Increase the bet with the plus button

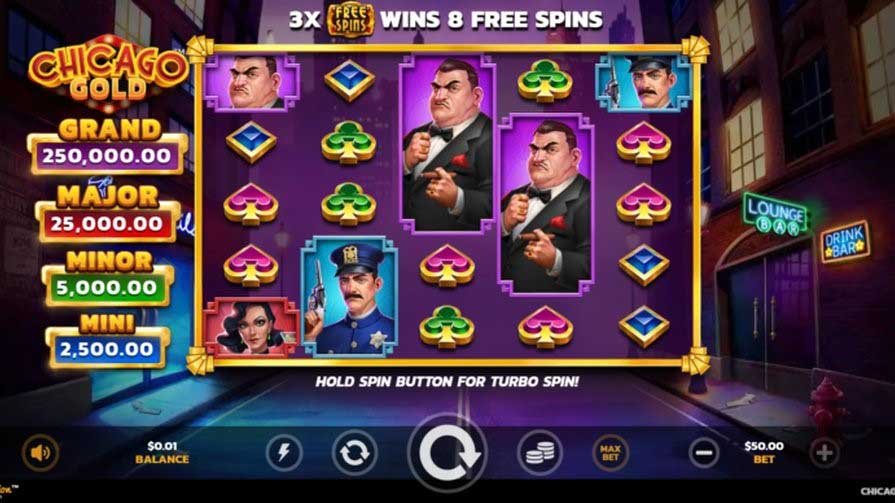824,453
